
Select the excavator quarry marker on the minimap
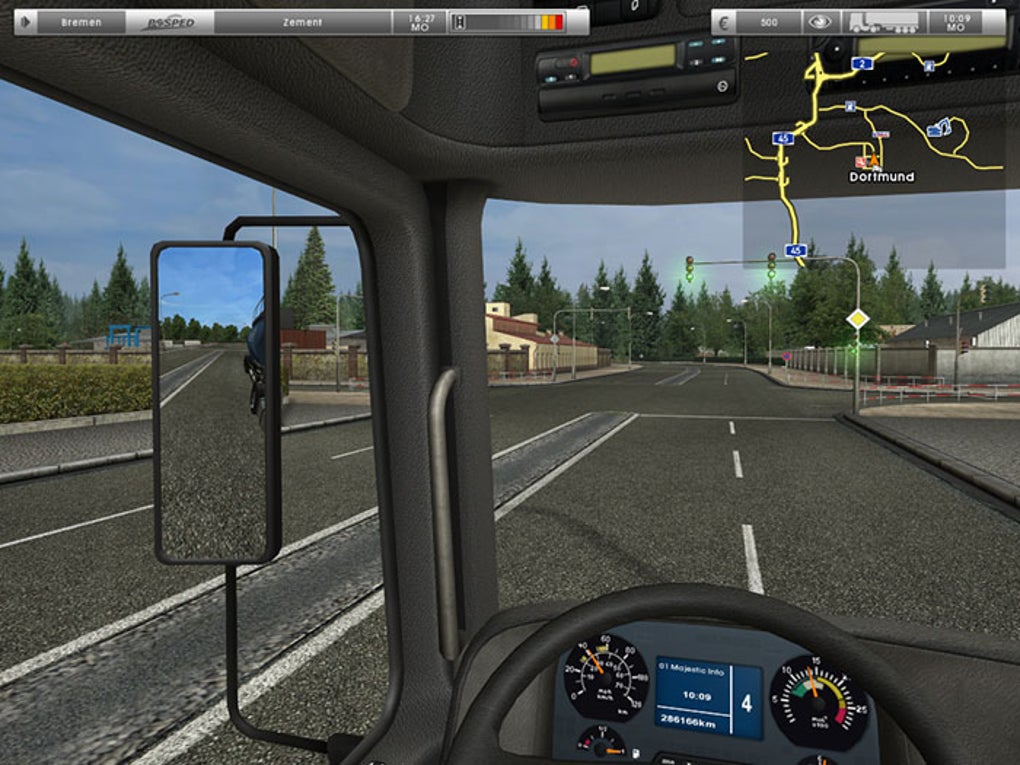[x=939, y=128]
